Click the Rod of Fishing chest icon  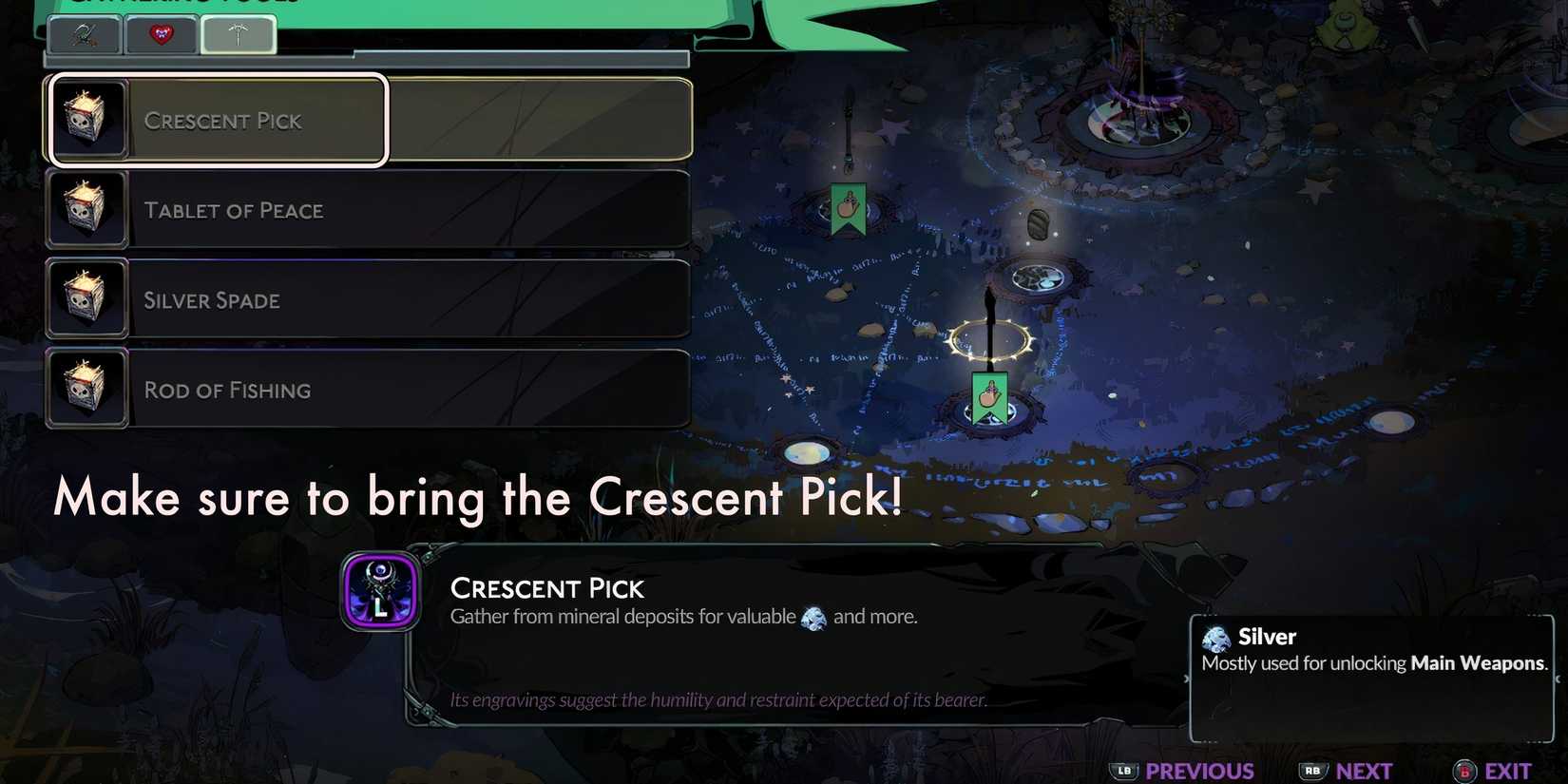(86, 388)
